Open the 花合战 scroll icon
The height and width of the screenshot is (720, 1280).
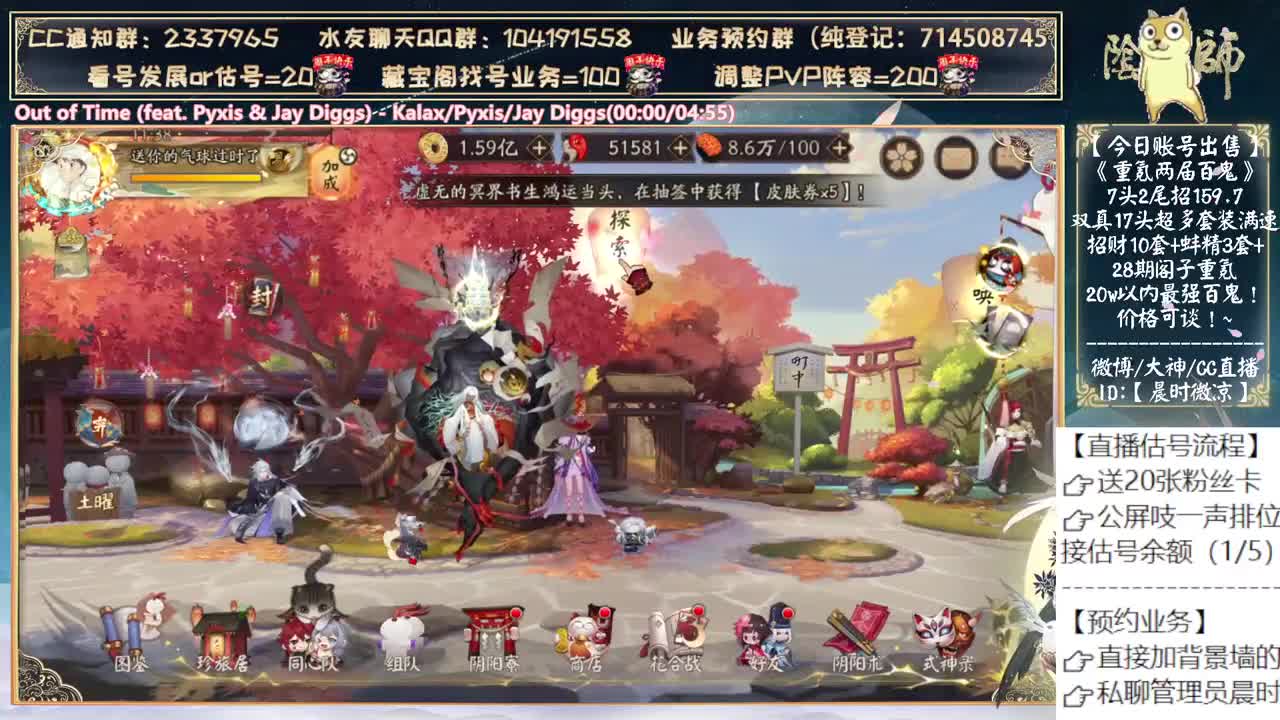[x=673, y=632]
